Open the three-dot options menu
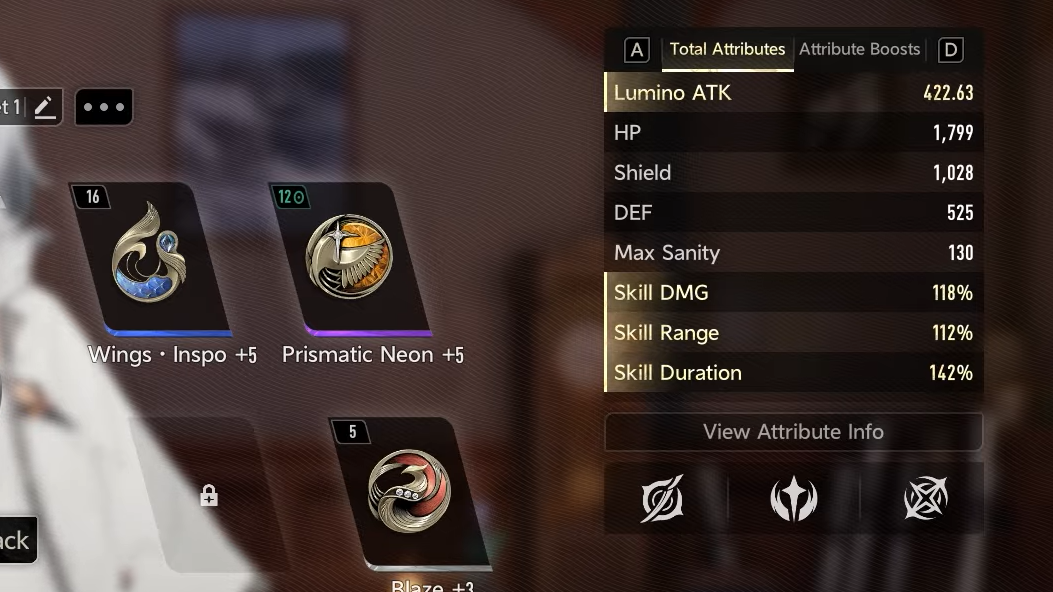This screenshot has height=592, width=1053. 103,107
